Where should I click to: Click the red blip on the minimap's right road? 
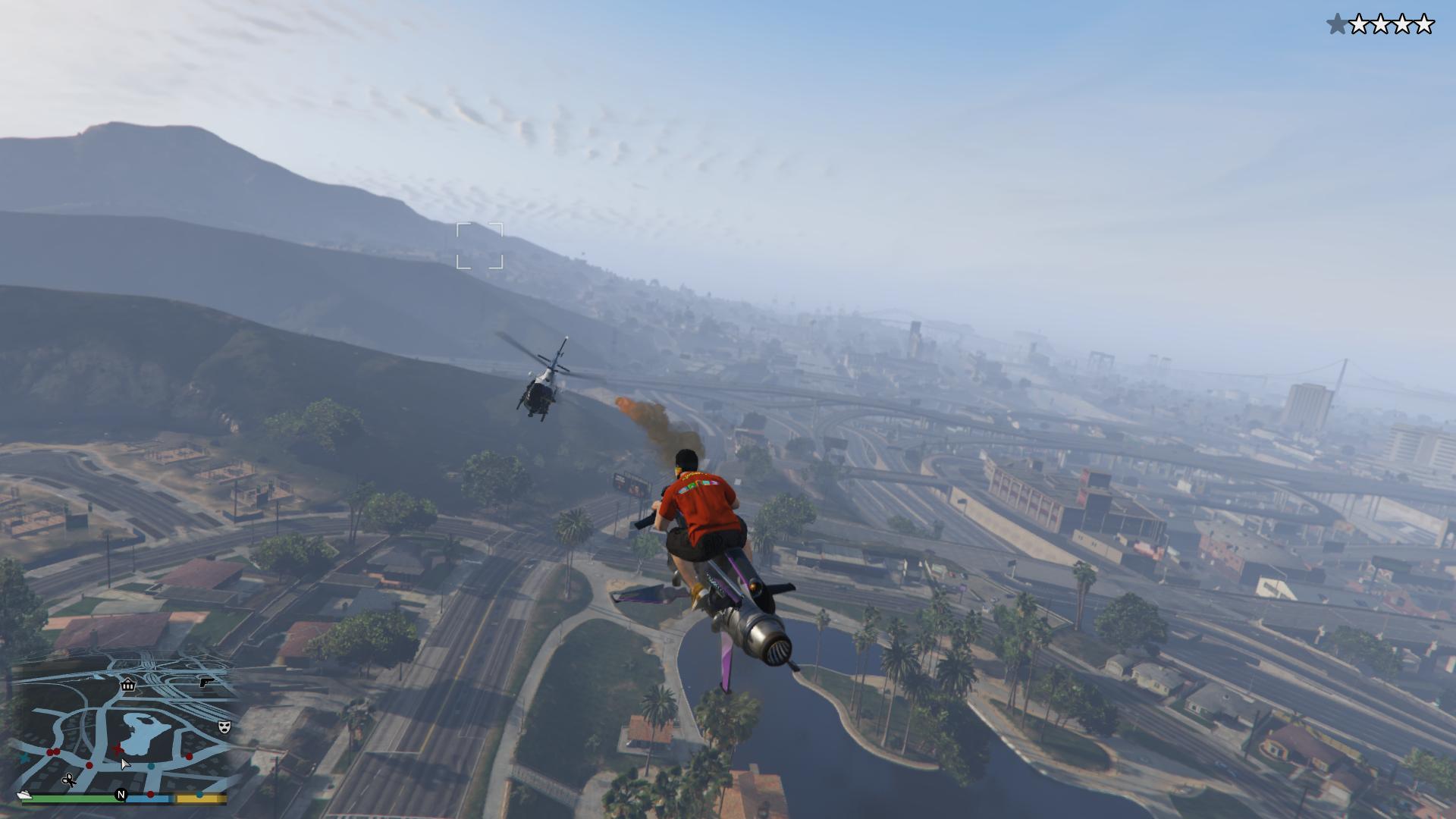tap(188, 757)
